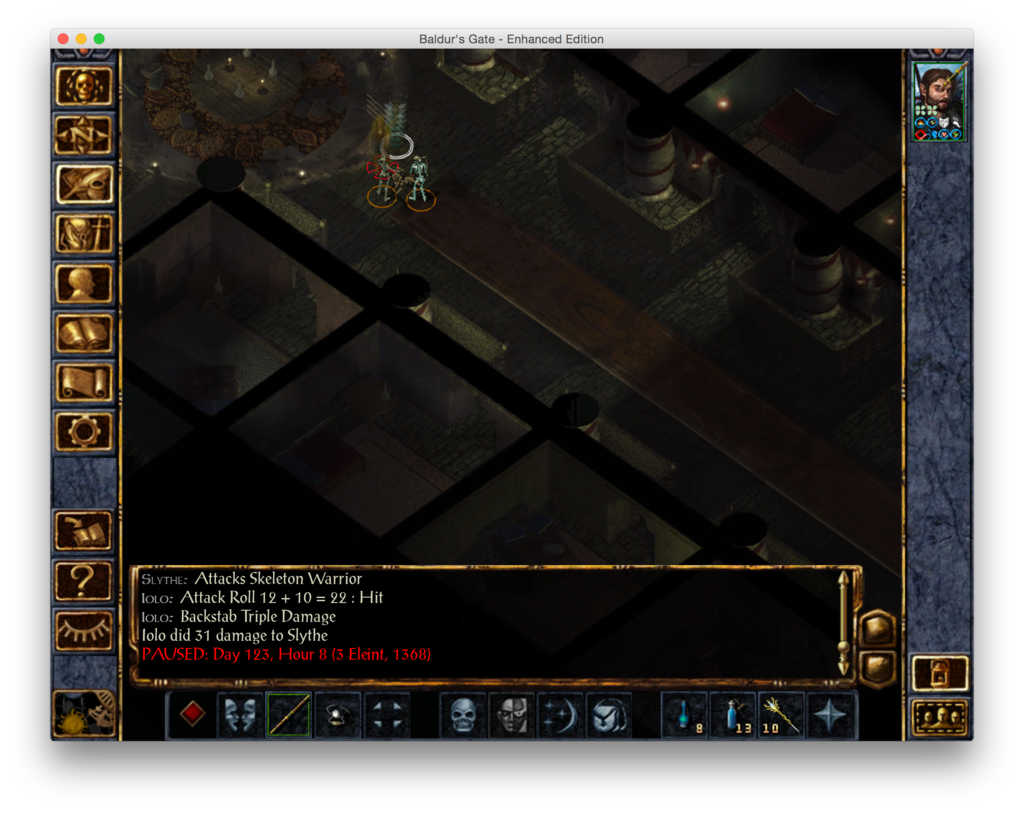Use the theater masks dialogue button
This screenshot has height=813, width=1024.
pos(240,715)
